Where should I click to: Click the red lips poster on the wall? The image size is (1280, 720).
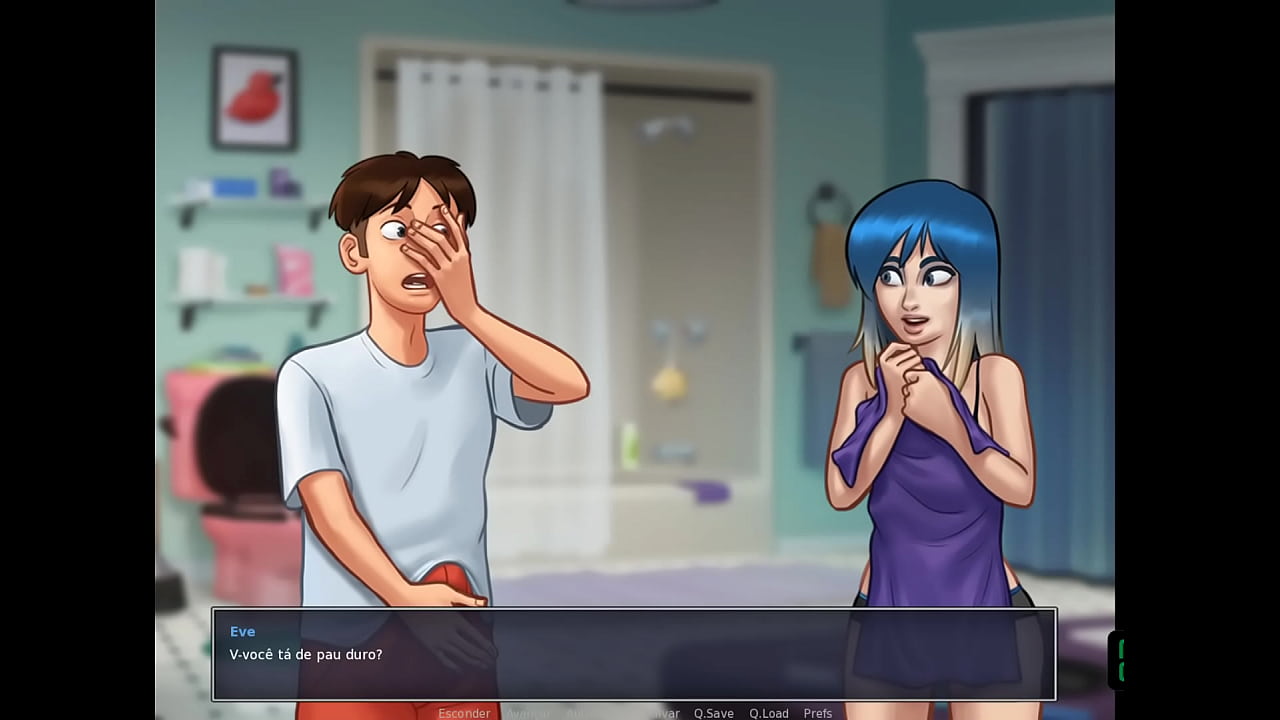coord(255,97)
